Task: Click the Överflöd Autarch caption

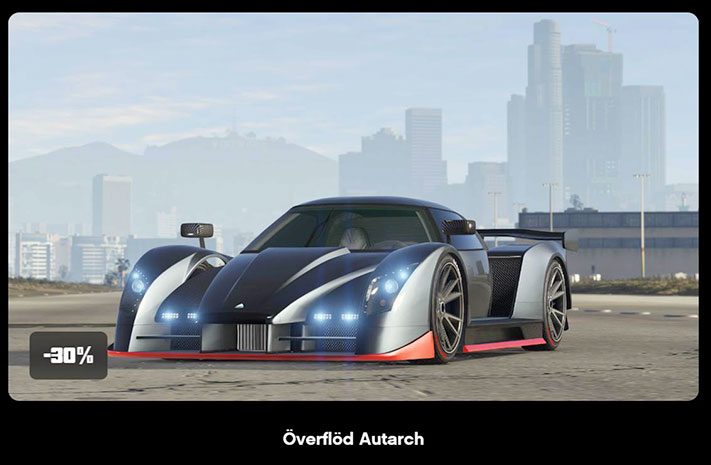Action: point(353,439)
